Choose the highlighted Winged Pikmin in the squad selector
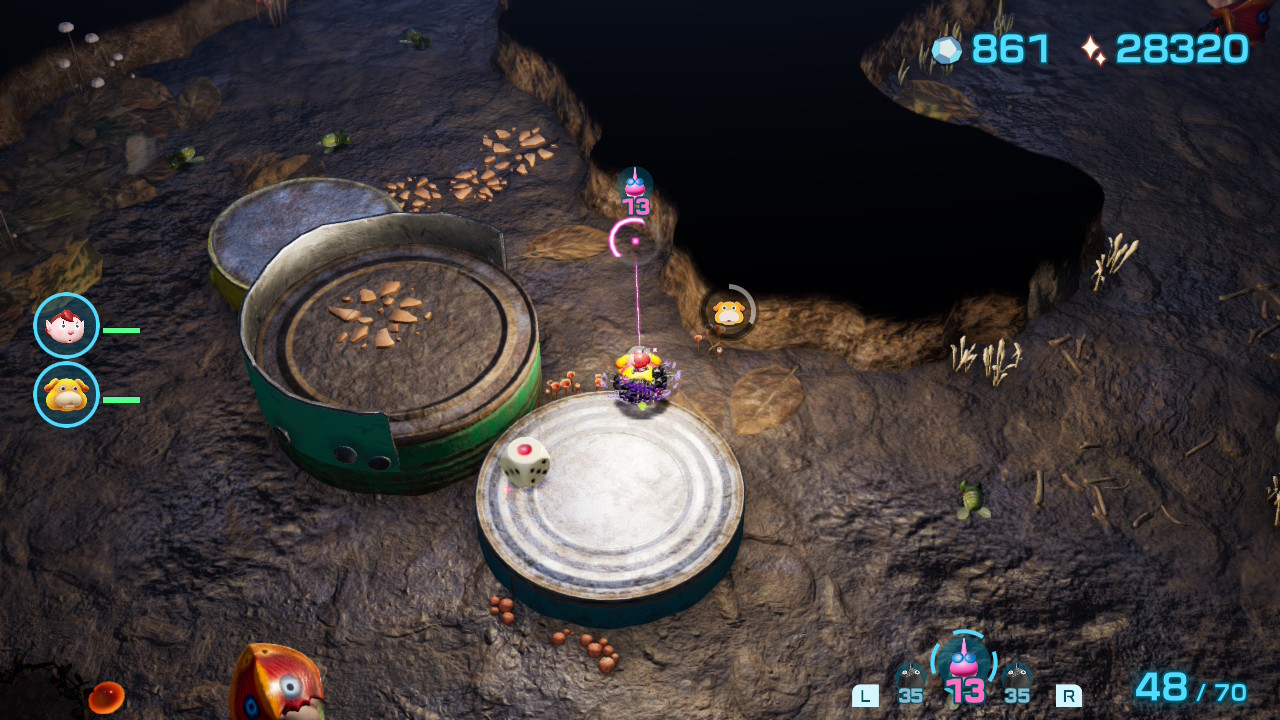Viewport: 1280px width, 720px height. coord(963,664)
